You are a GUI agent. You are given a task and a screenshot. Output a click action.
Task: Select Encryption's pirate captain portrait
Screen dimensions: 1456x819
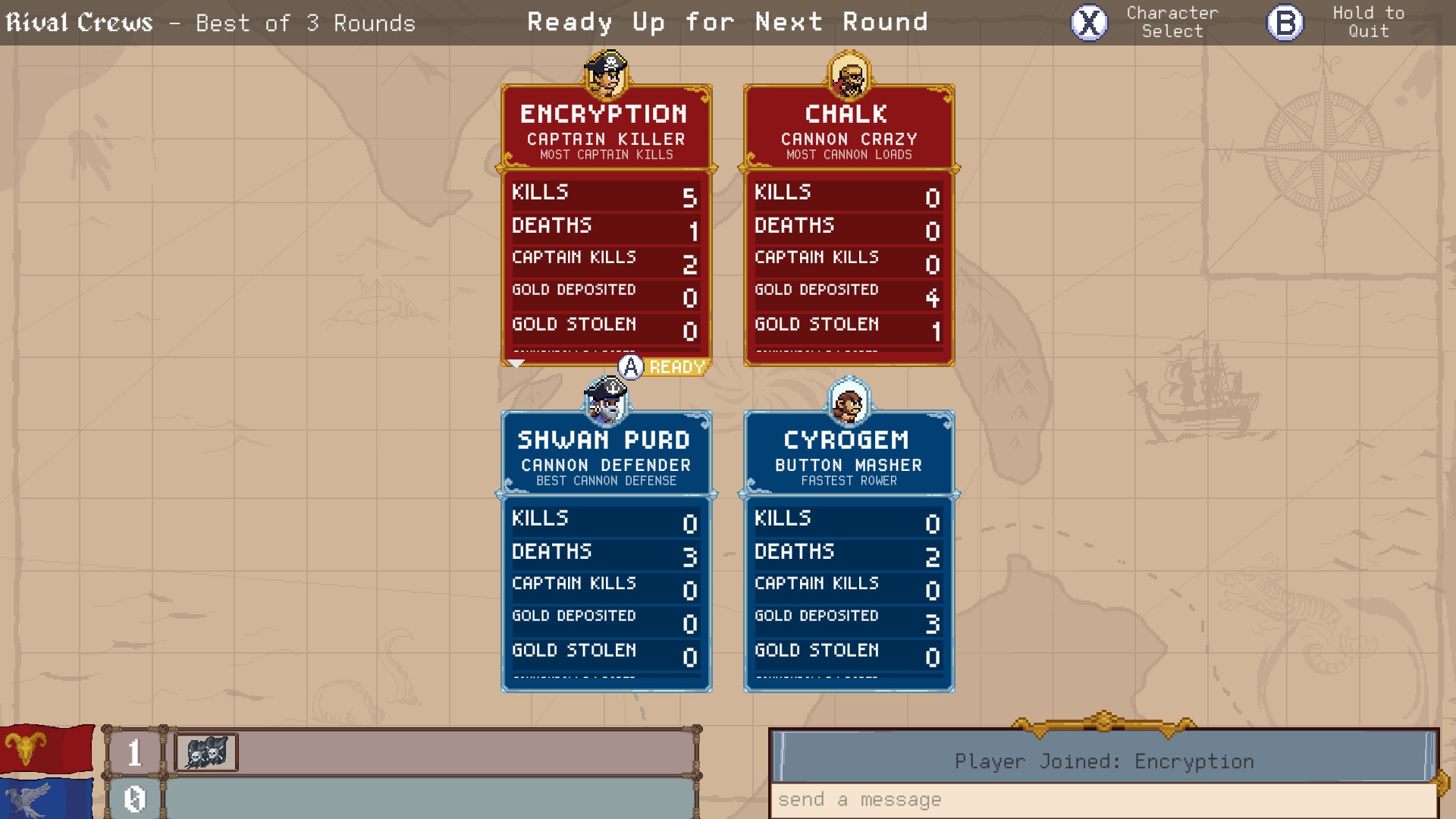click(605, 75)
